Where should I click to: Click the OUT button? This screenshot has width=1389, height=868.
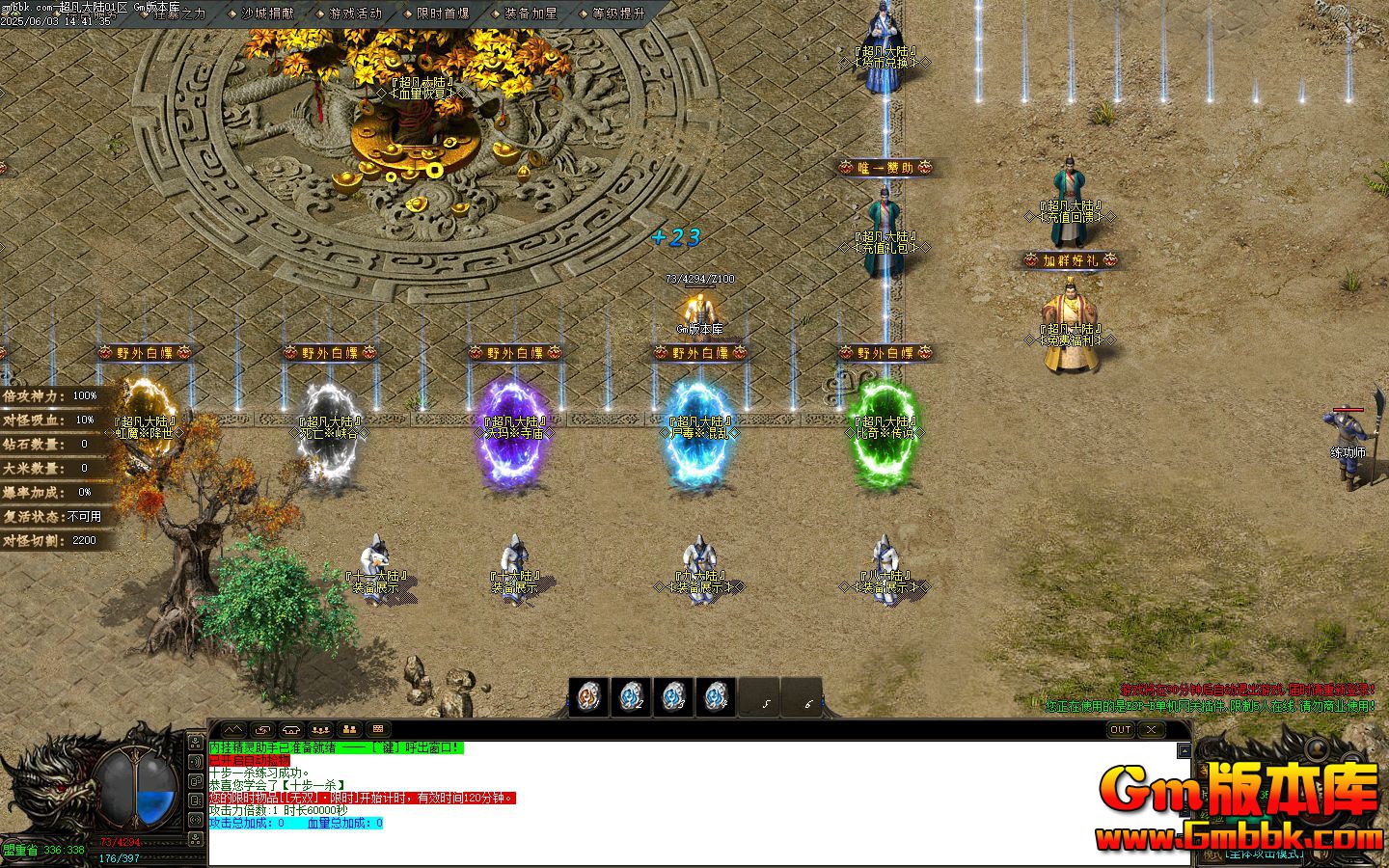point(1120,730)
